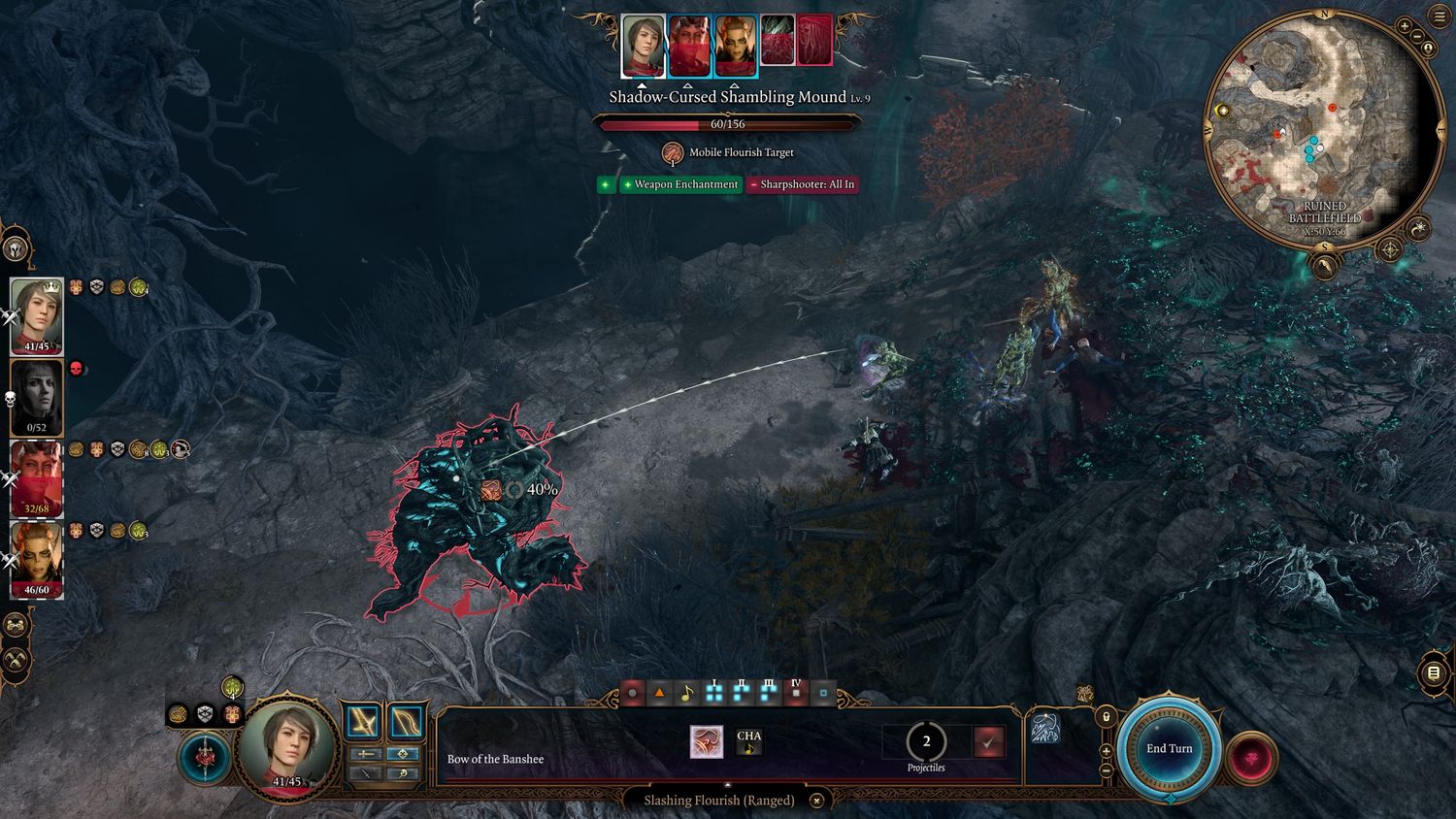Confirm the projectile targets with the checkmark
The width and height of the screenshot is (1456, 819).
[989, 742]
